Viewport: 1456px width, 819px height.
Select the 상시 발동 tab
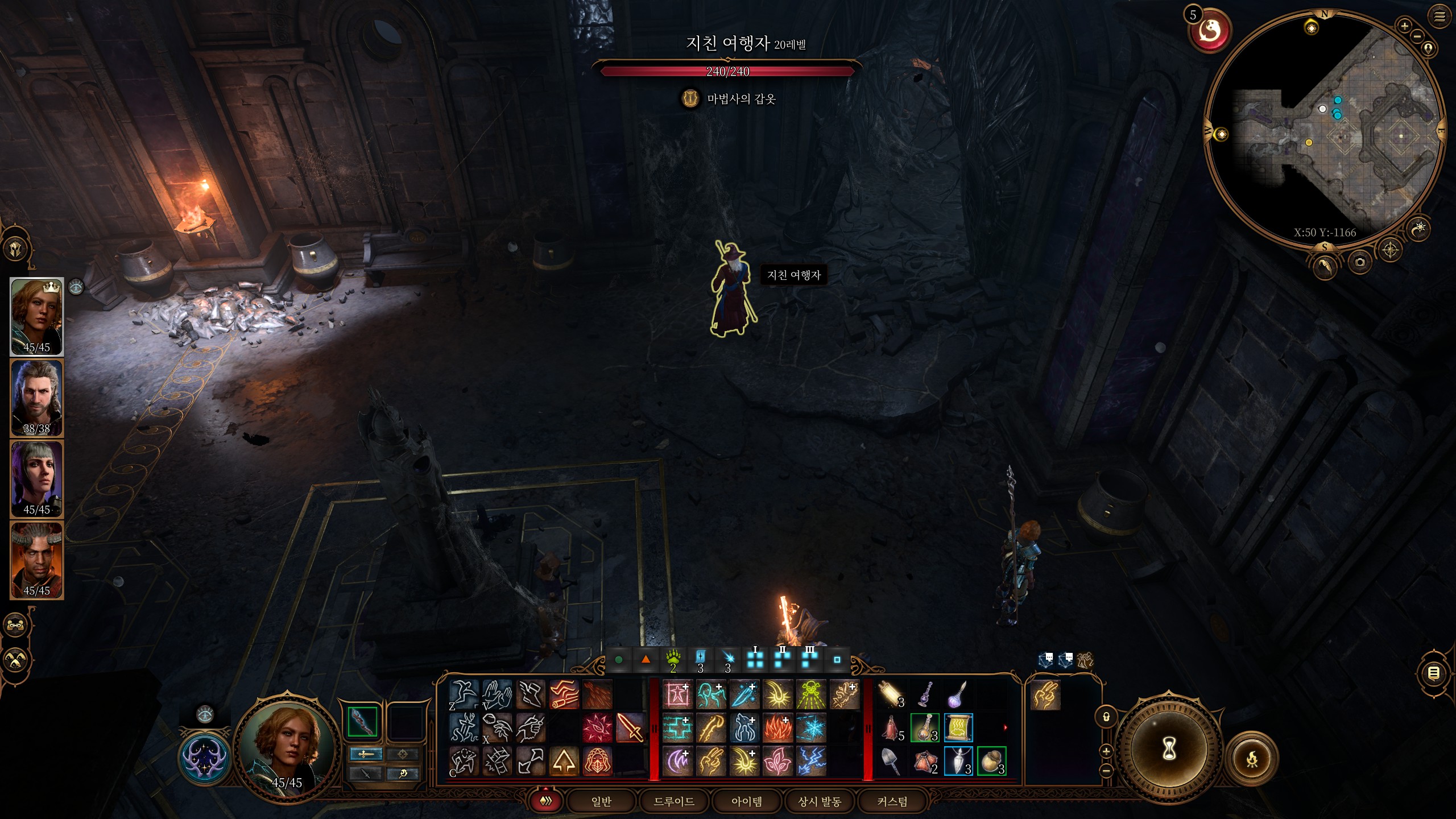click(819, 801)
